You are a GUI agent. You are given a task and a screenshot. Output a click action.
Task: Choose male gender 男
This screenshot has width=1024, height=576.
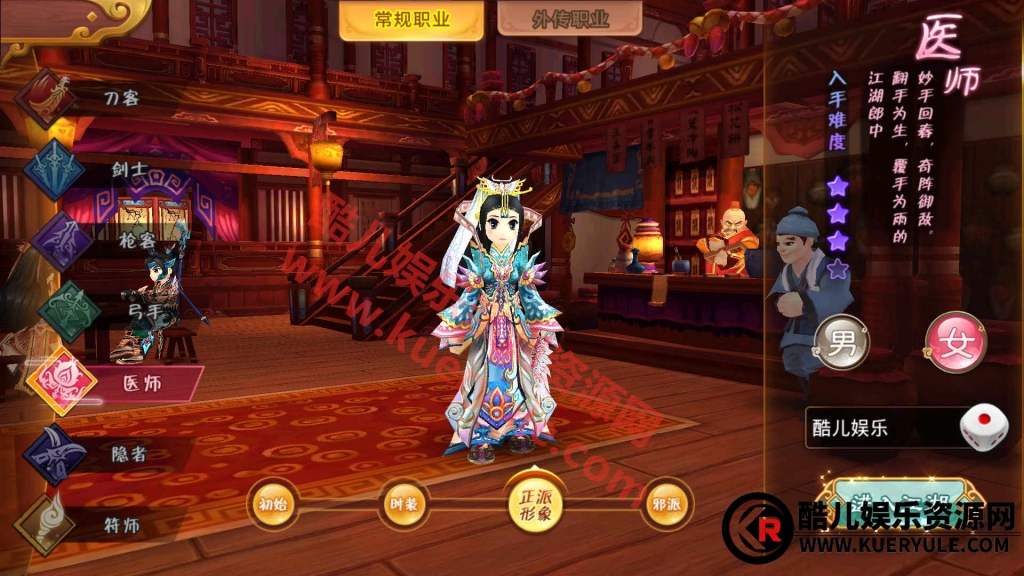click(x=842, y=343)
